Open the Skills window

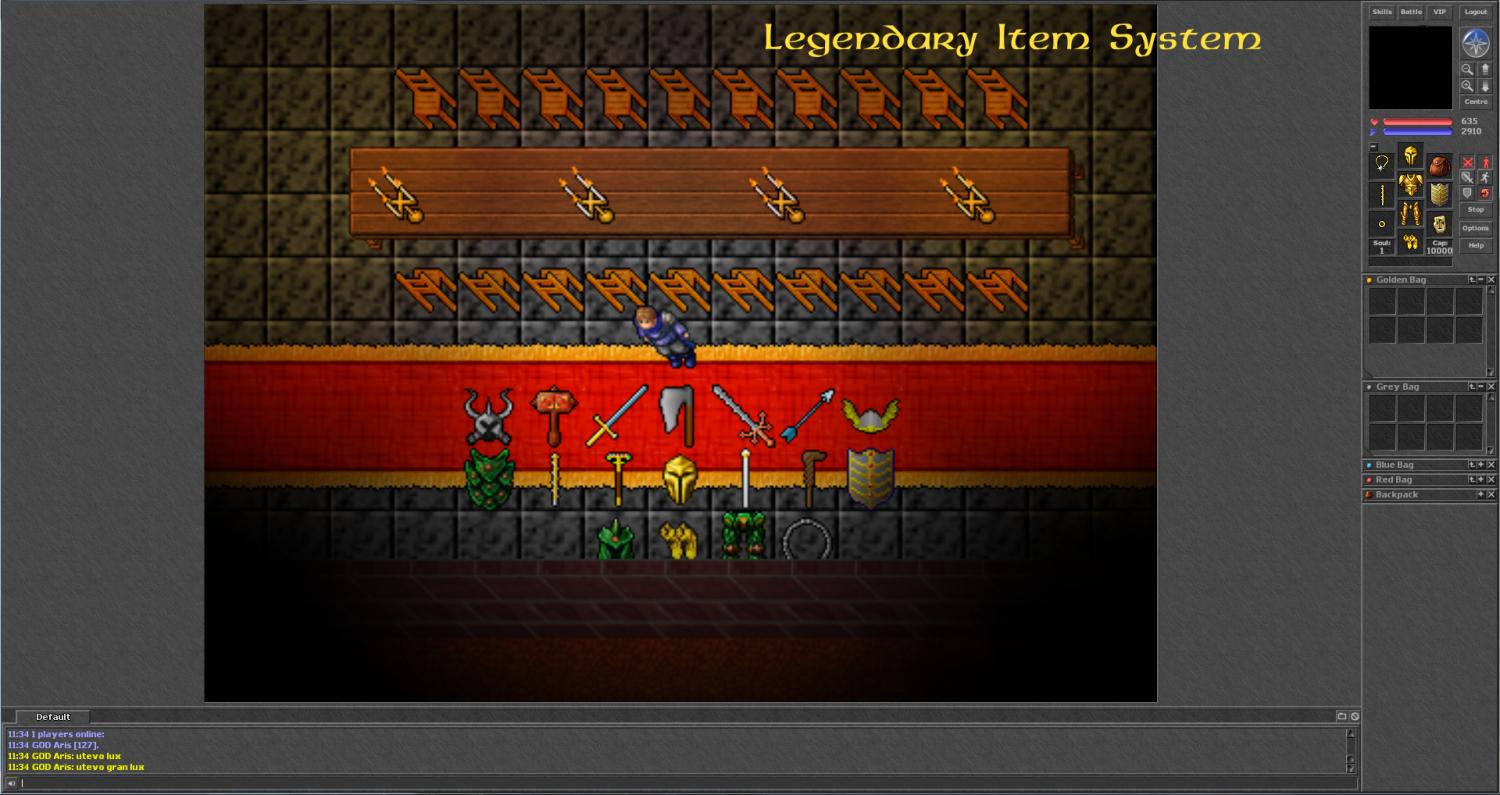click(x=1381, y=12)
